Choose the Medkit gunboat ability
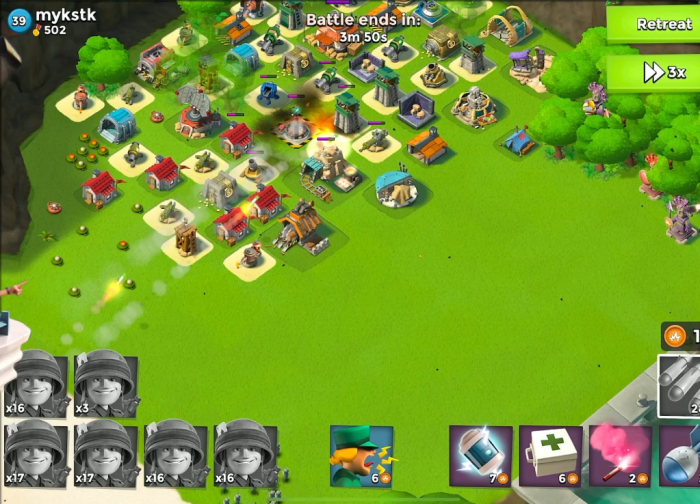 click(550, 455)
